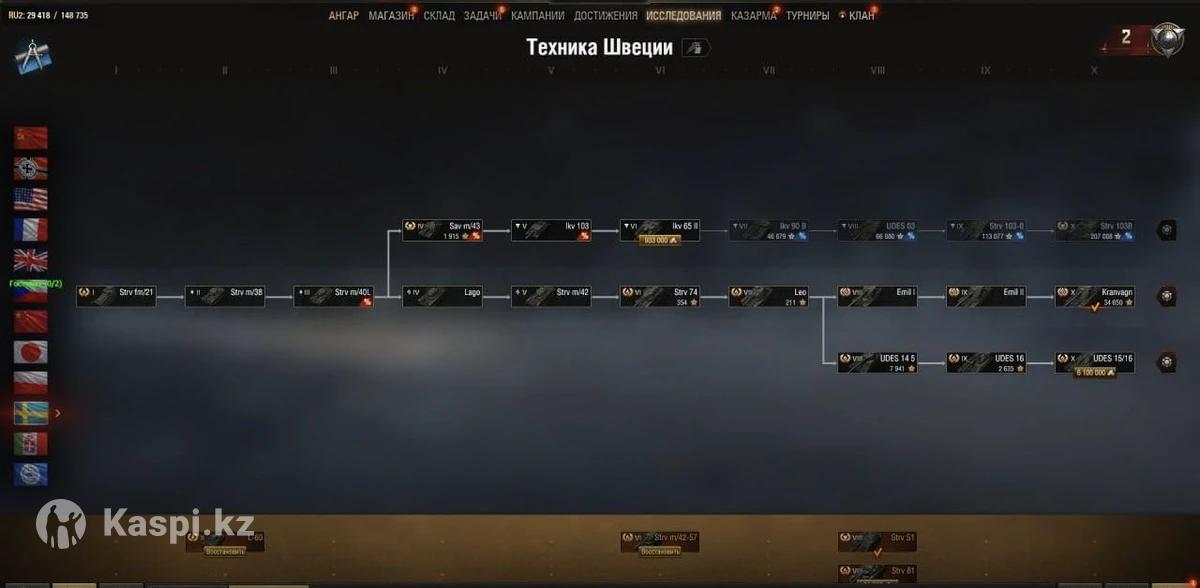Switch to the СКЛАД depot tab
Screen dimensions: 1200x588
(439, 16)
